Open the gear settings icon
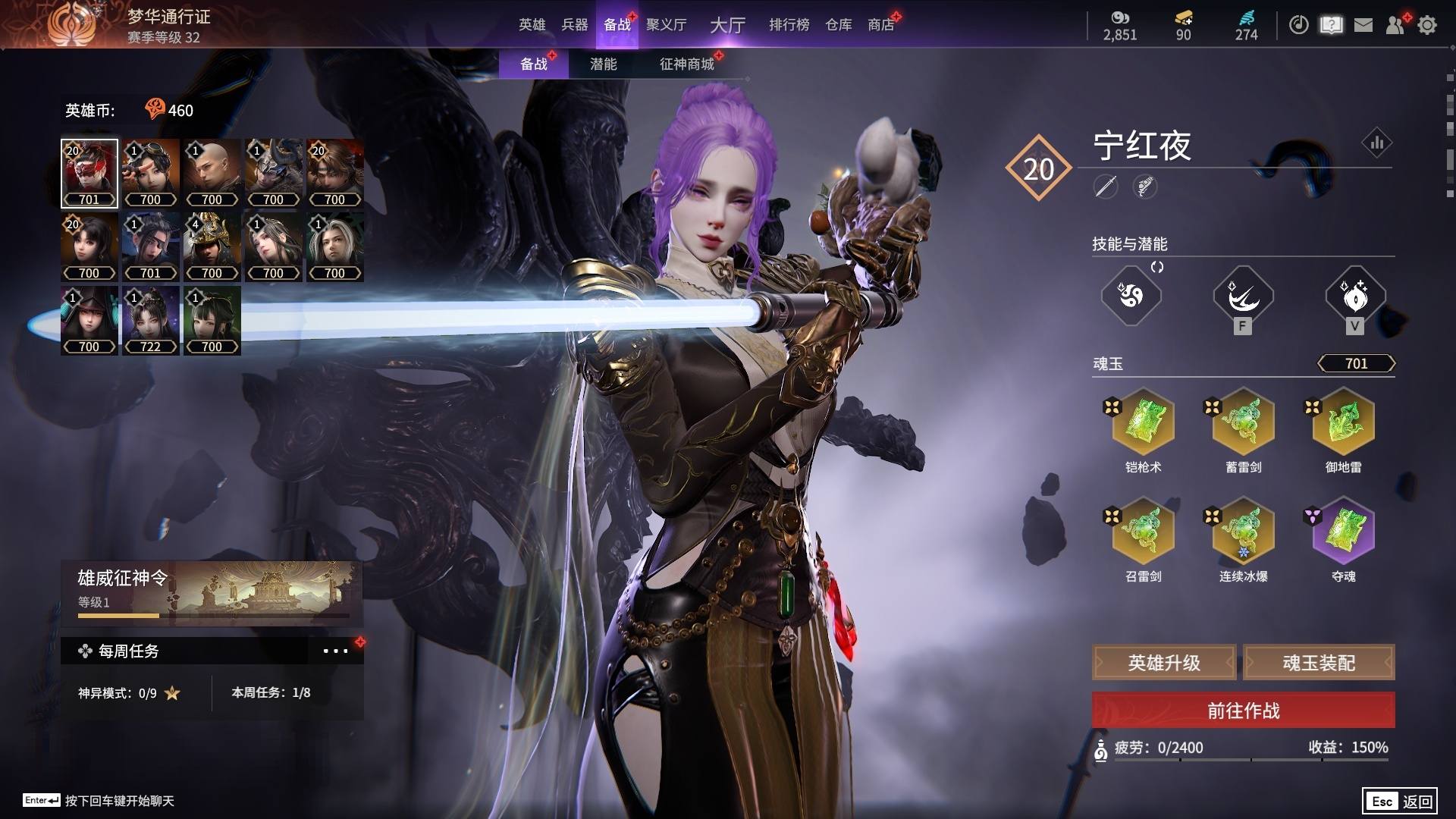Viewport: 1456px width, 819px height. click(x=1426, y=25)
